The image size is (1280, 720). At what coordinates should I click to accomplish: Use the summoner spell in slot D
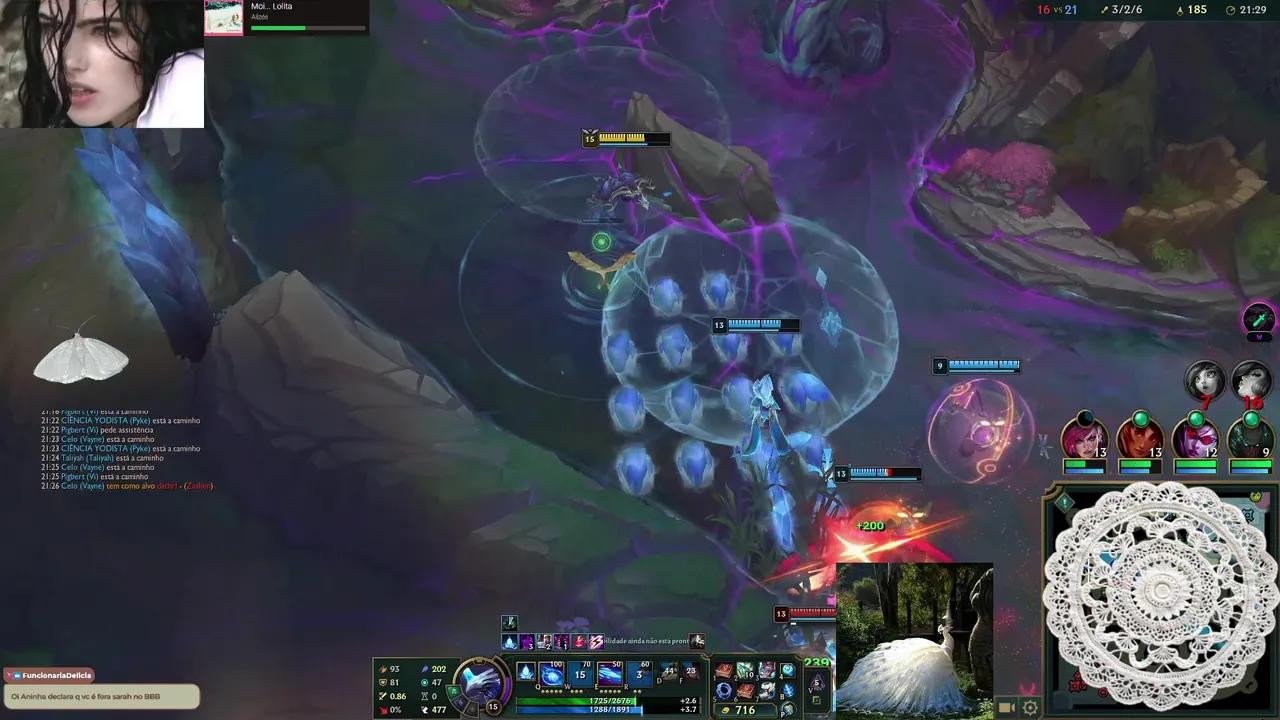click(666, 672)
